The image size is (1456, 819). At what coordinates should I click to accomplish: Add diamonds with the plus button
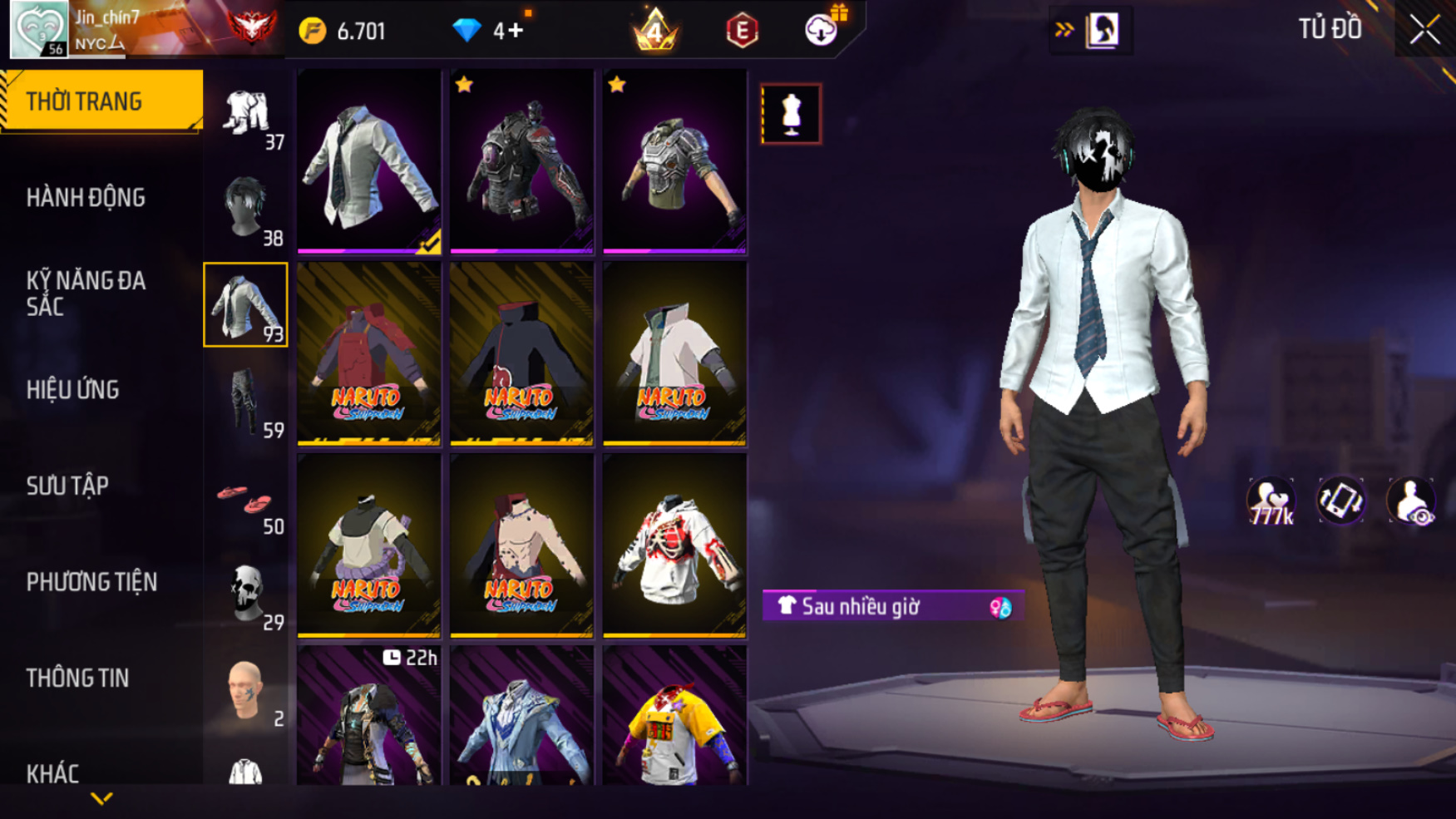[x=516, y=31]
